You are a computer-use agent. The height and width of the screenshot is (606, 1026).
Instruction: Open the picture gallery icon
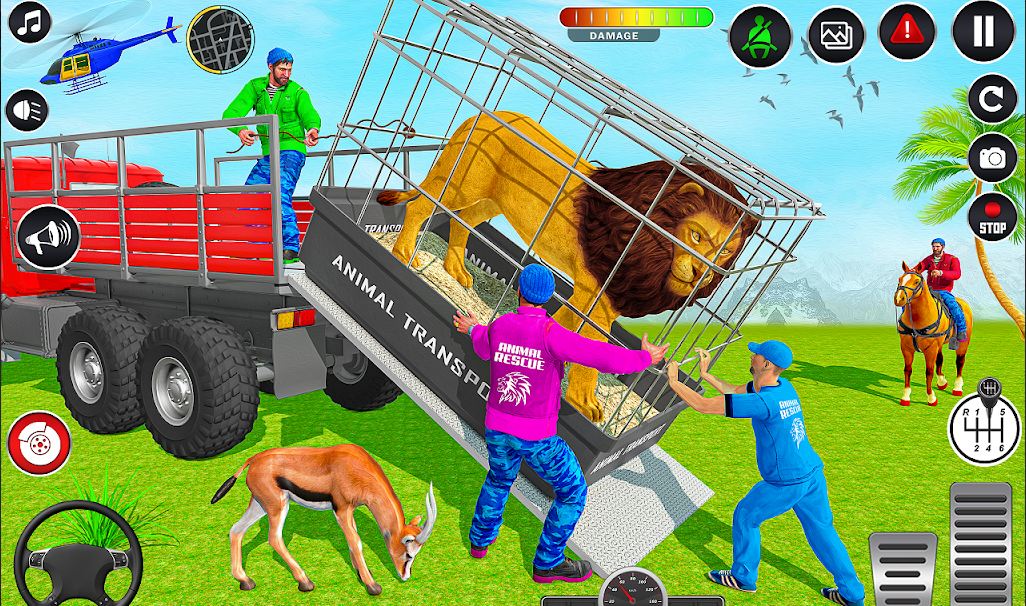835,36
